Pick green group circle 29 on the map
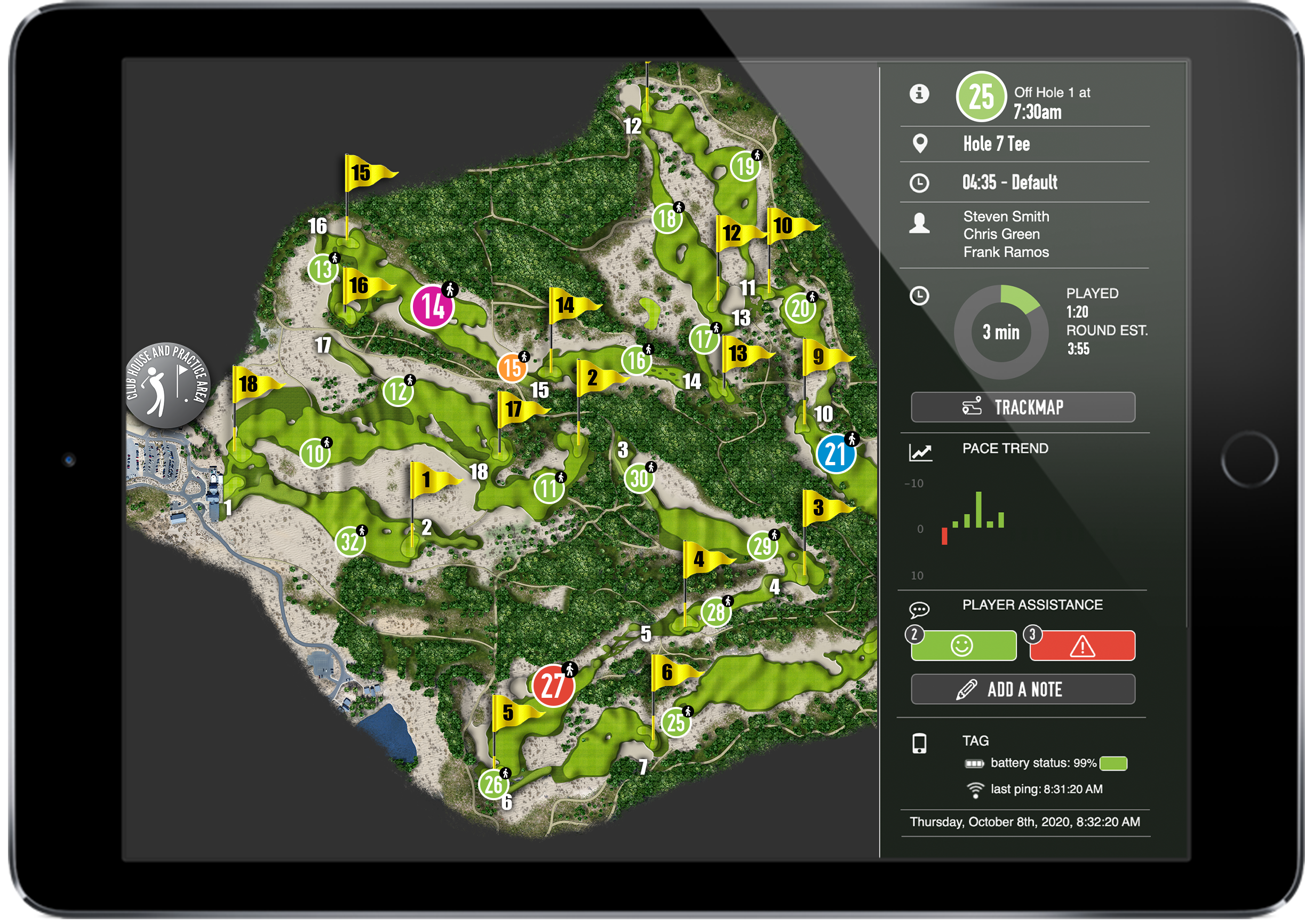 click(762, 546)
